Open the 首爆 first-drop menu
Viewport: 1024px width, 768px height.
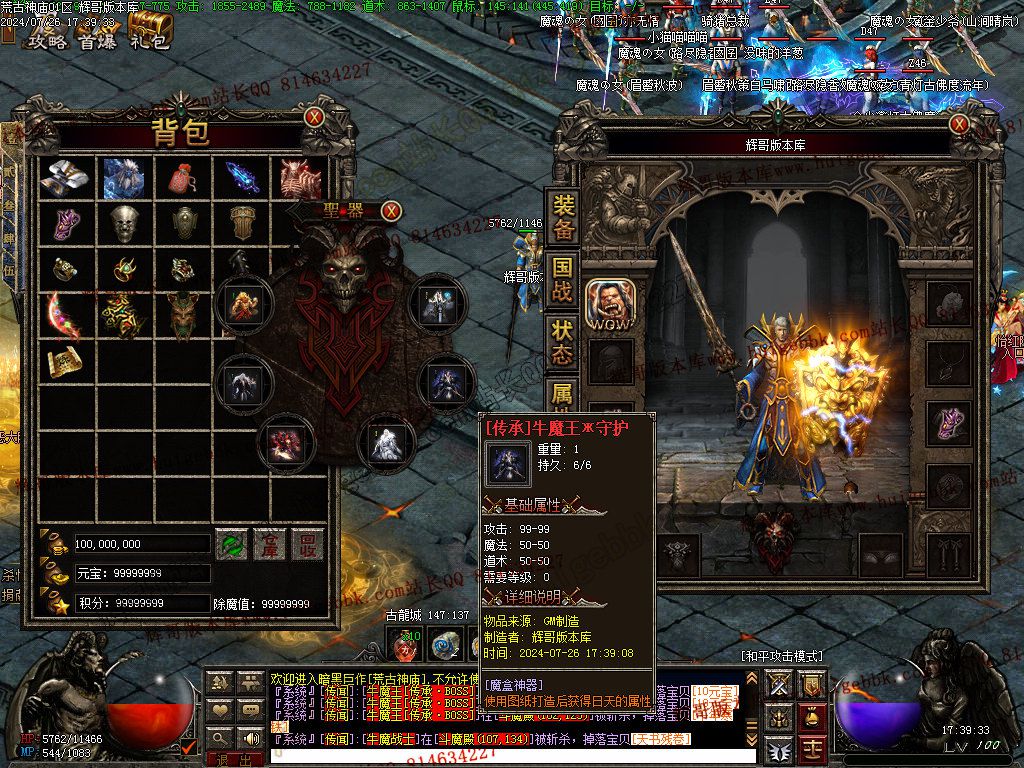(x=98, y=41)
